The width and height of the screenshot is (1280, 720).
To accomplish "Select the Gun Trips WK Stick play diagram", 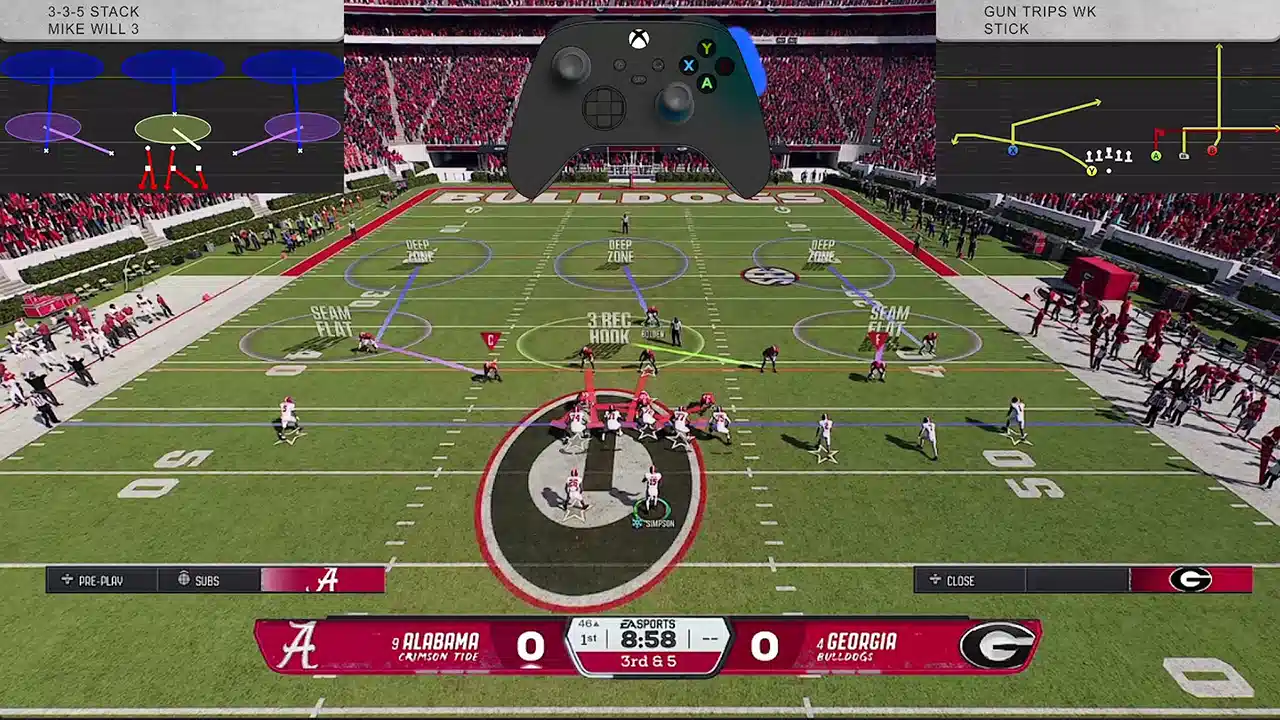I will (x=1108, y=117).
